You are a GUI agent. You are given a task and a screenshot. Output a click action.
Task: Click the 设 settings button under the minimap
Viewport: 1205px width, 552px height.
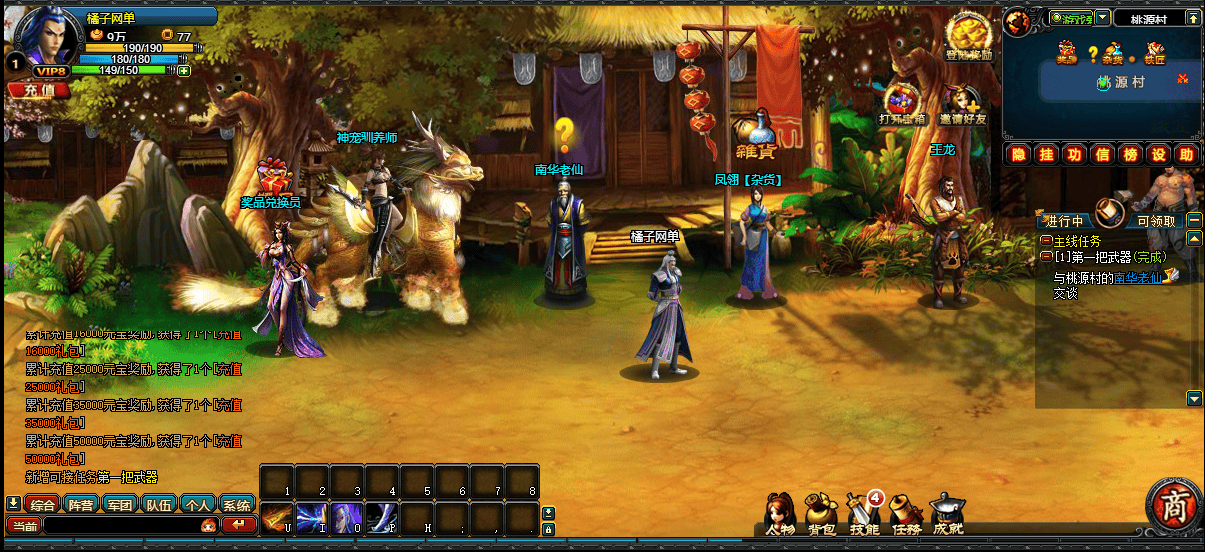point(1158,154)
